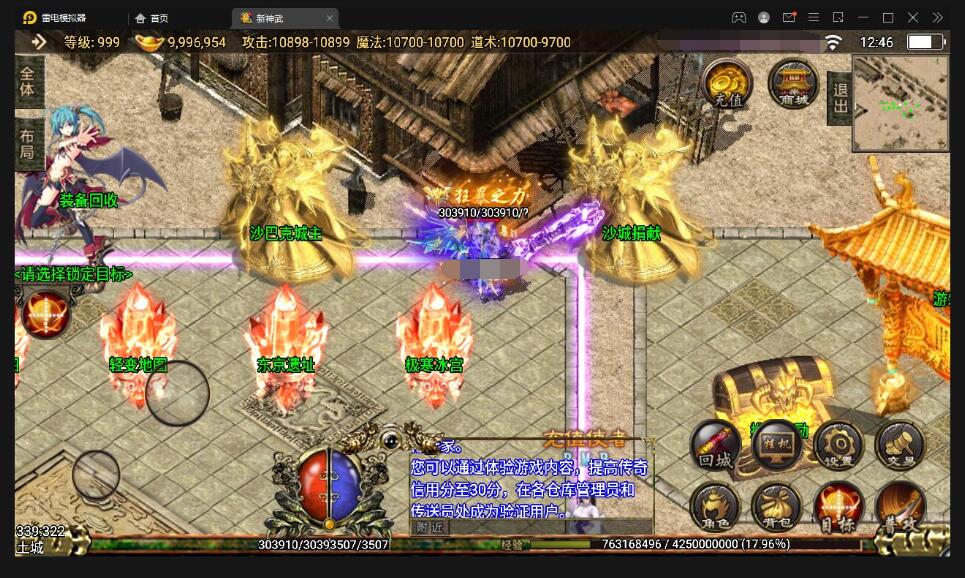Image resolution: width=965 pixels, height=578 pixels.
Task: Select the 布局 layout tab
Action: [x=28, y=145]
